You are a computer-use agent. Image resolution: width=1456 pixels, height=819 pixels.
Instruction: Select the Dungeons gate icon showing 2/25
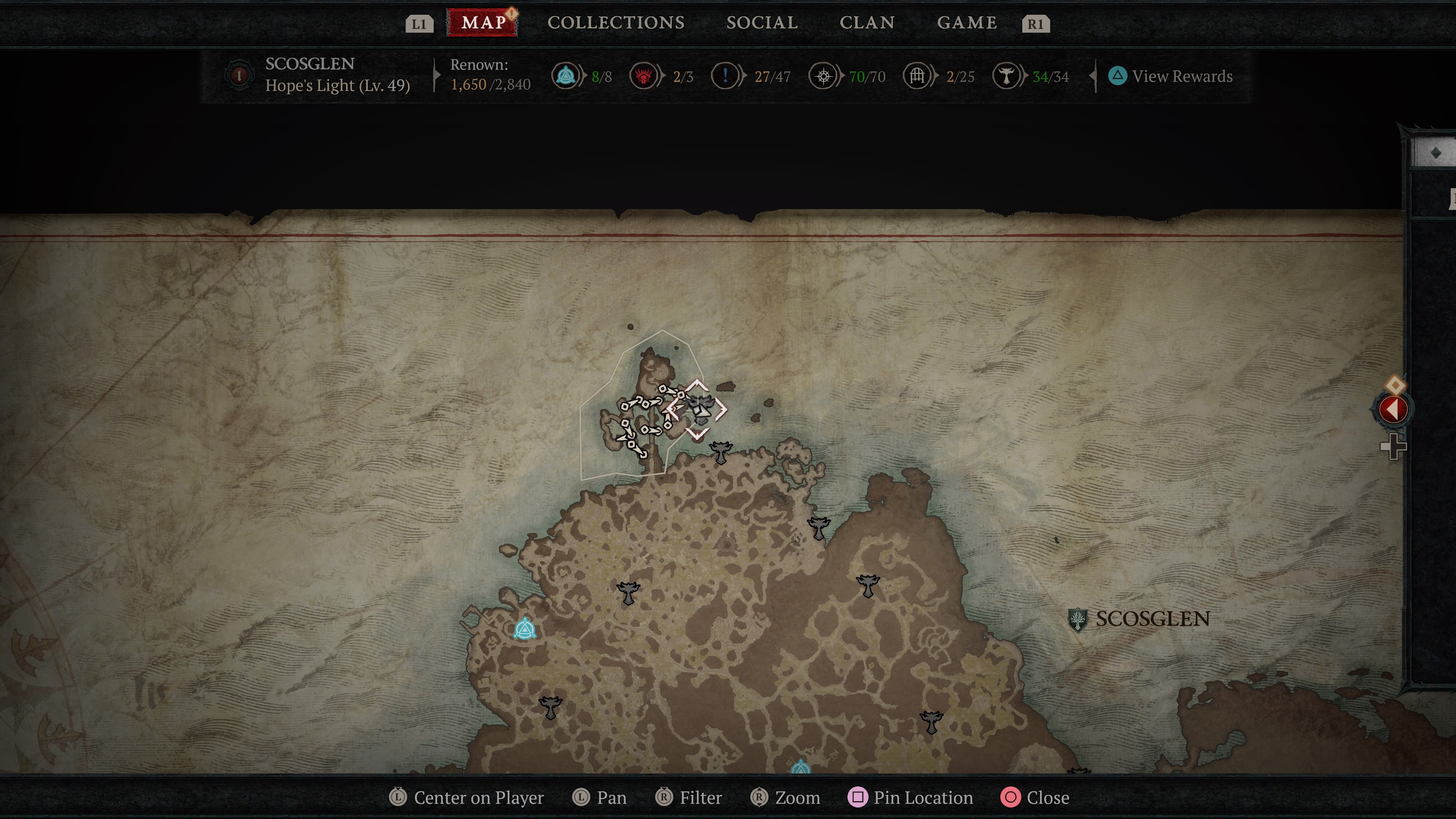(x=918, y=76)
